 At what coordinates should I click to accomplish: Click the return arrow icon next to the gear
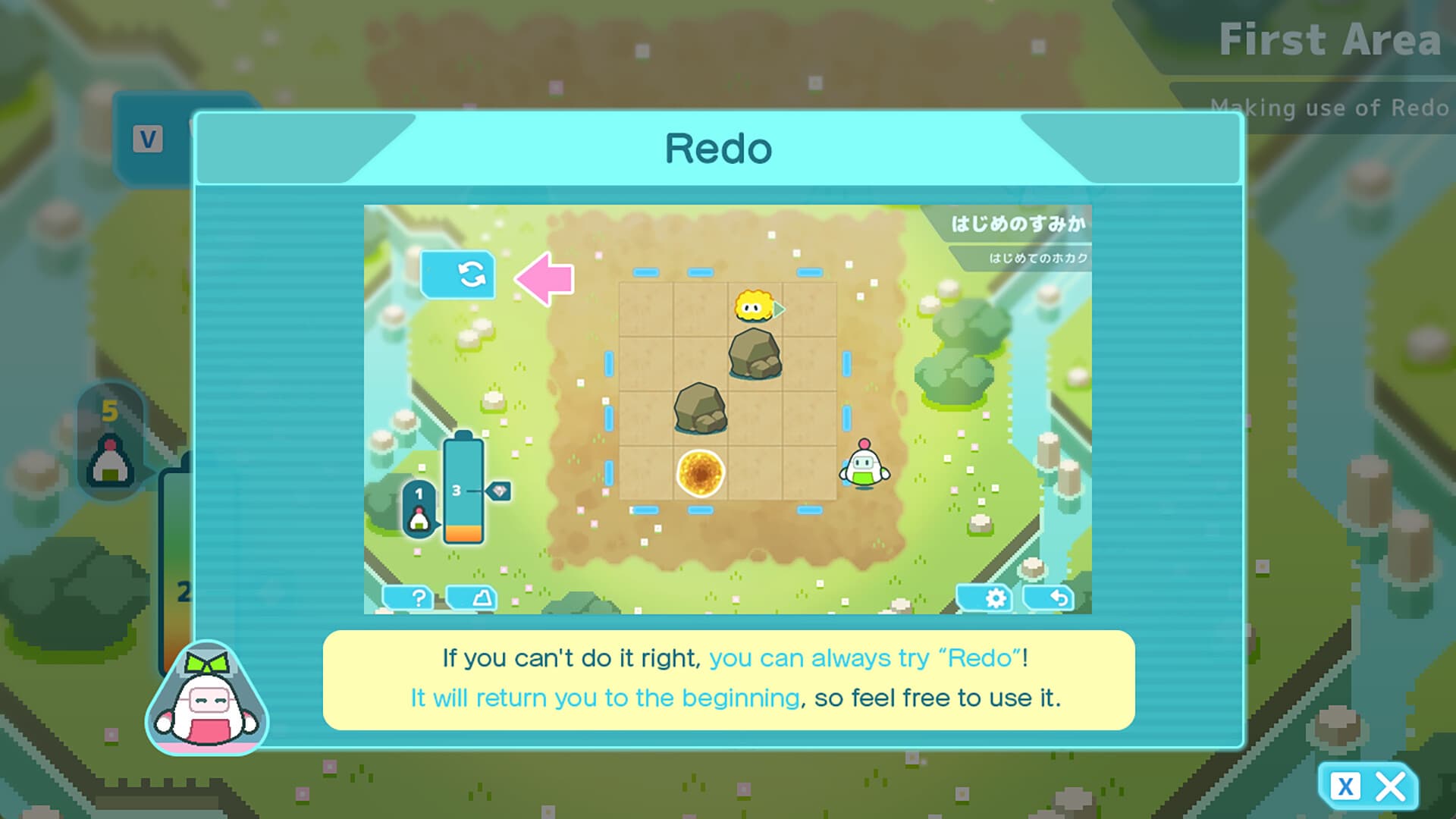[1060, 599]
